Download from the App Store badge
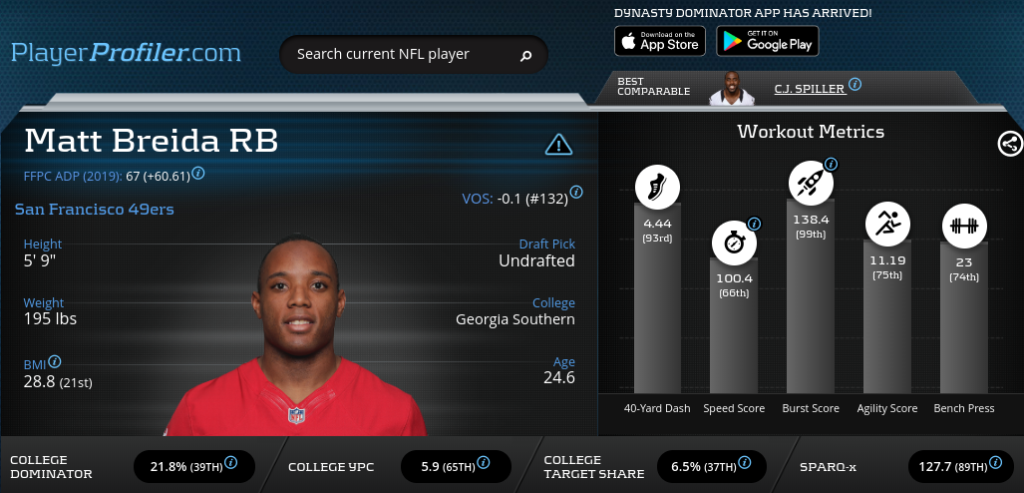 click(x=660, y=41)
